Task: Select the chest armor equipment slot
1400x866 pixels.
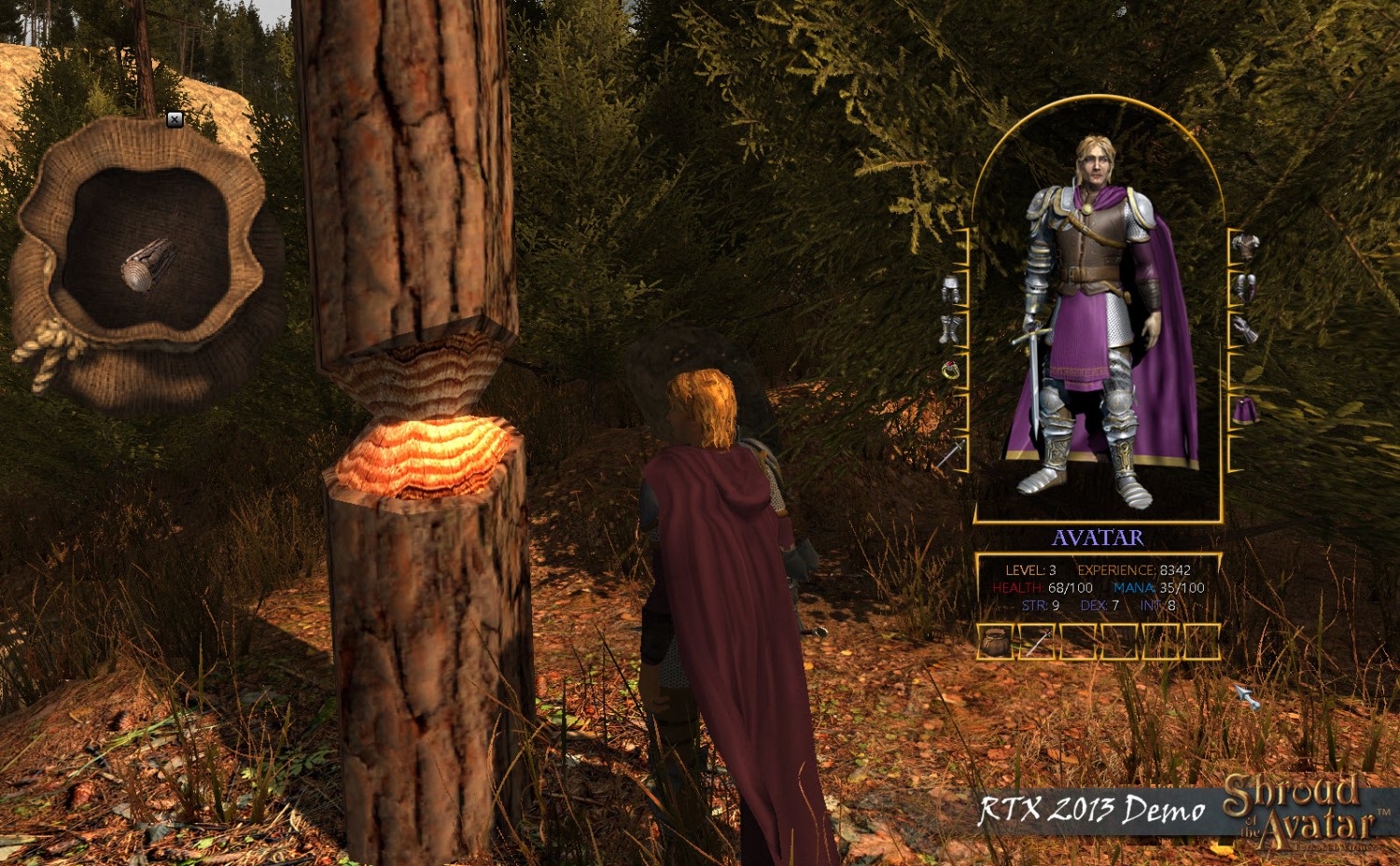Action: pyautogui.click(x=1245, y=246)
